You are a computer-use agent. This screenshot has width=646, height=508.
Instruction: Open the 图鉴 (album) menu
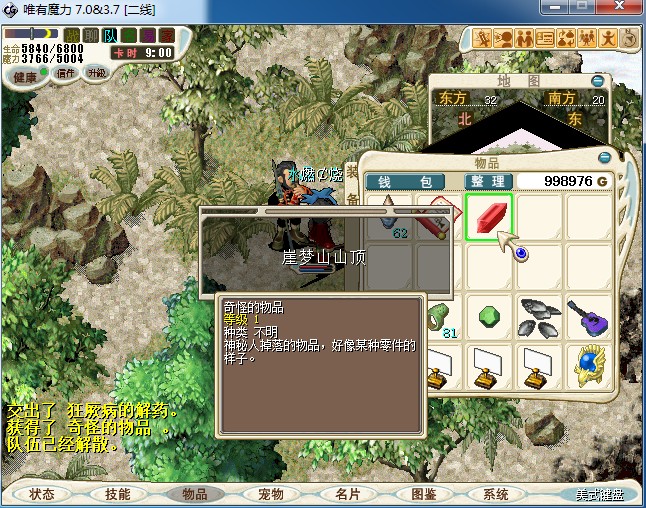423,494
